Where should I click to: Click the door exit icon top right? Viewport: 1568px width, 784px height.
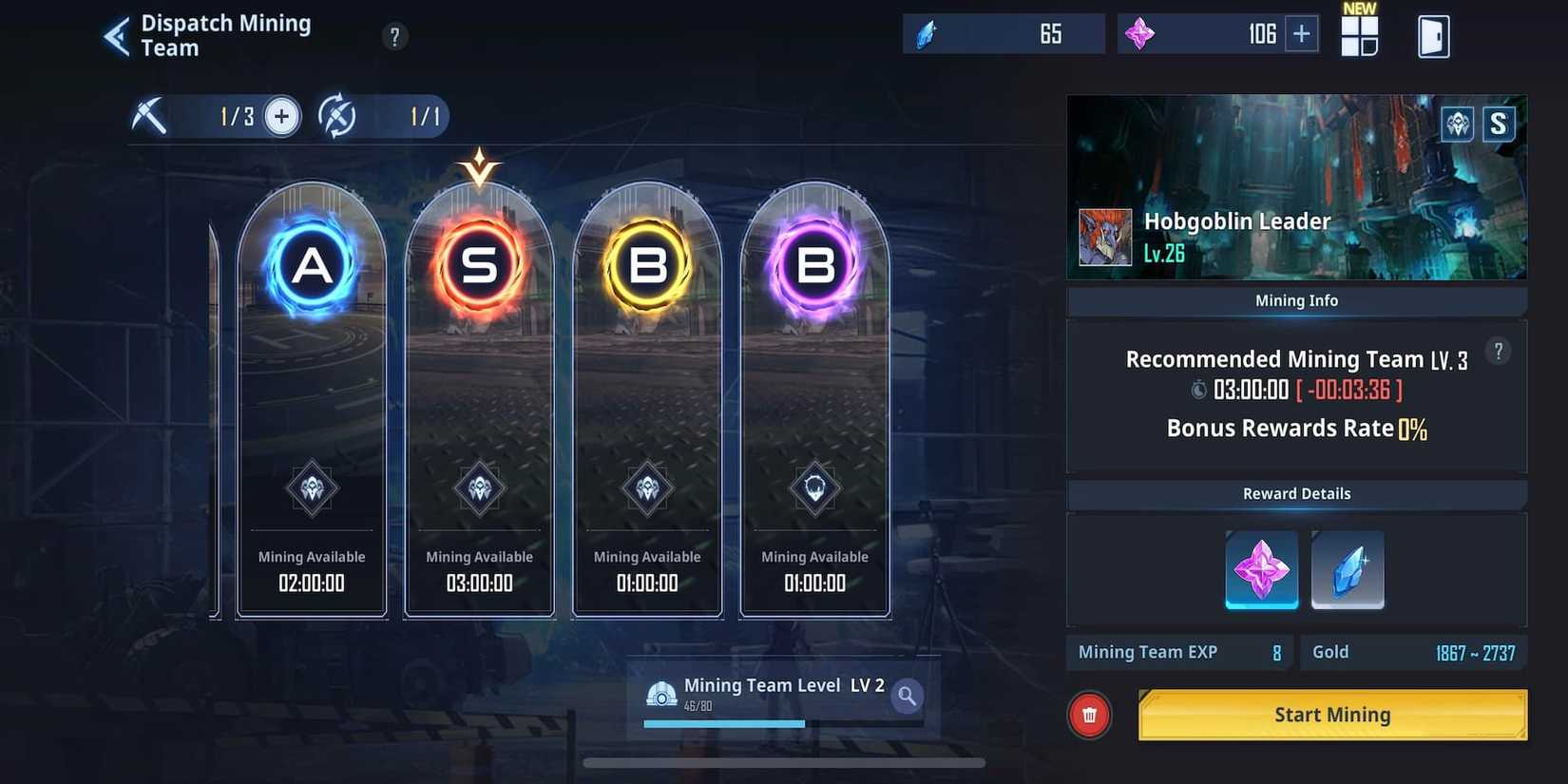[1433, 35]
